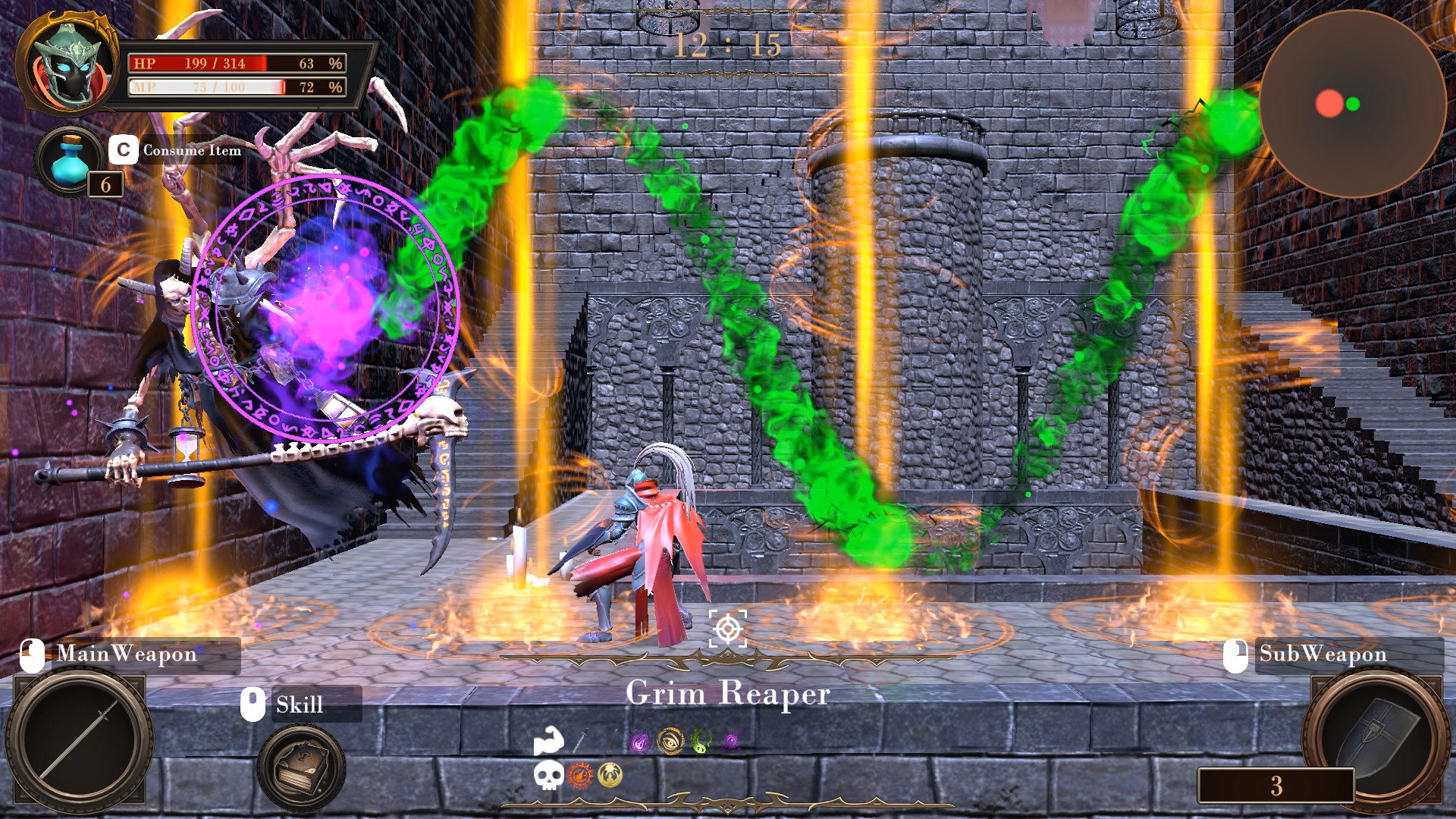This screenshot has width=1456, height=819.
Task: Open the sword buff icon details
Action: pyautogui.click(x=581, y=741)
